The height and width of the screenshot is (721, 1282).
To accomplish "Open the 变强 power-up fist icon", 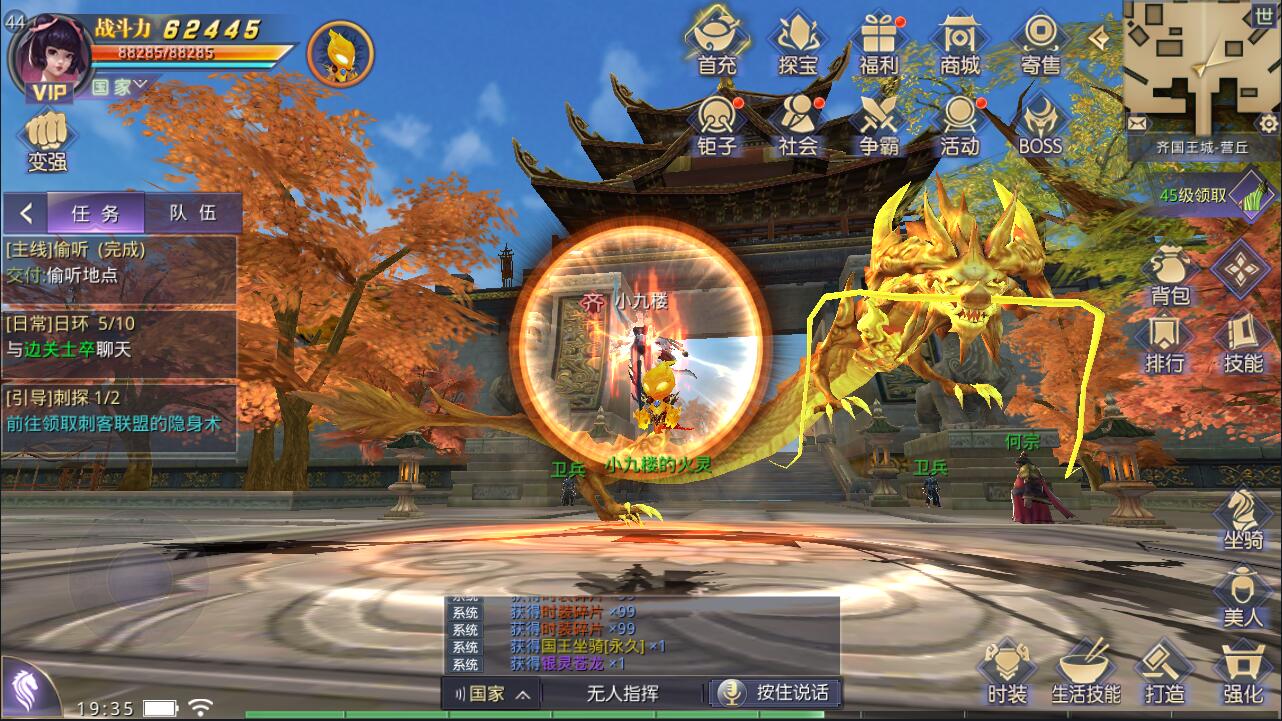I will pyautogui.click(x=47, y=140).
